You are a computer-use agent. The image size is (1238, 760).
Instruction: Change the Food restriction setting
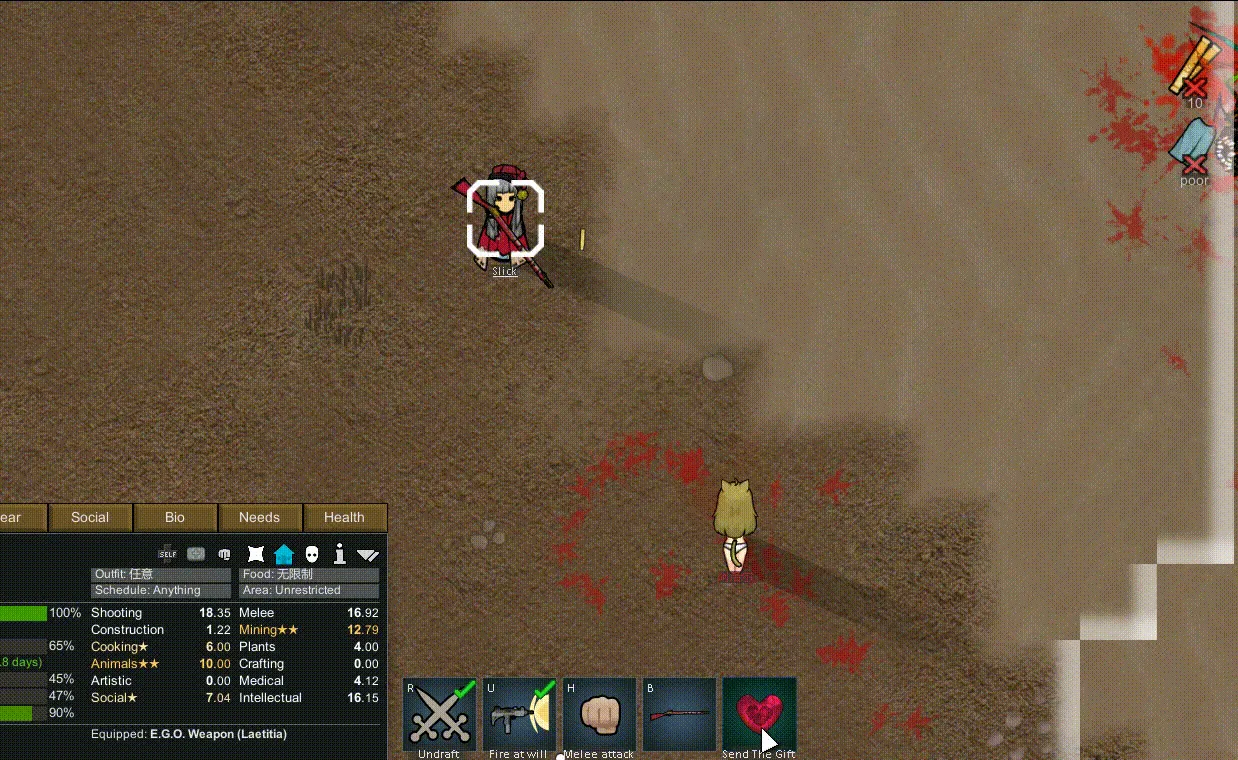click(309, 575)
